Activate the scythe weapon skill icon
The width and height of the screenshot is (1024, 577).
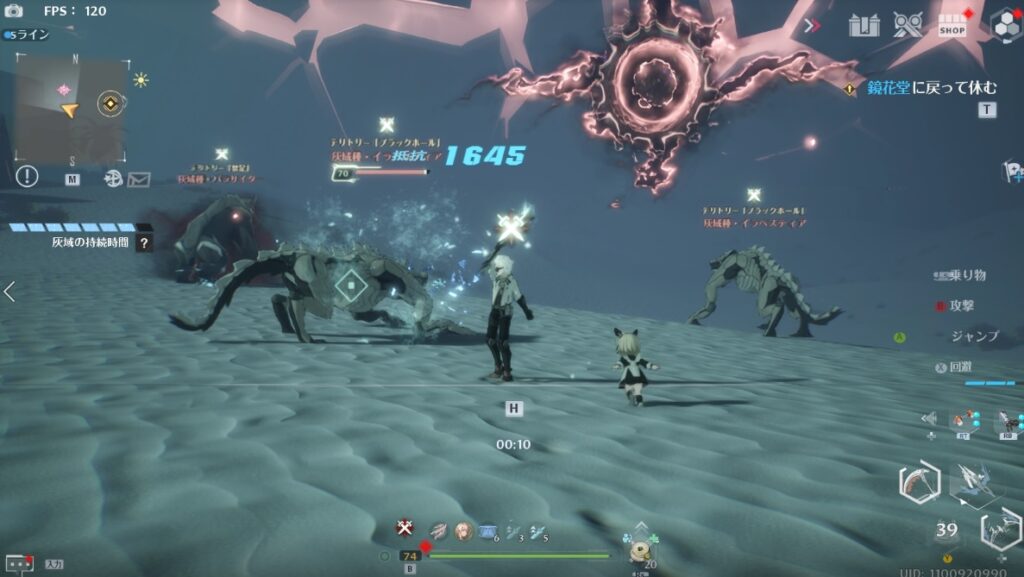pos(918,483)
